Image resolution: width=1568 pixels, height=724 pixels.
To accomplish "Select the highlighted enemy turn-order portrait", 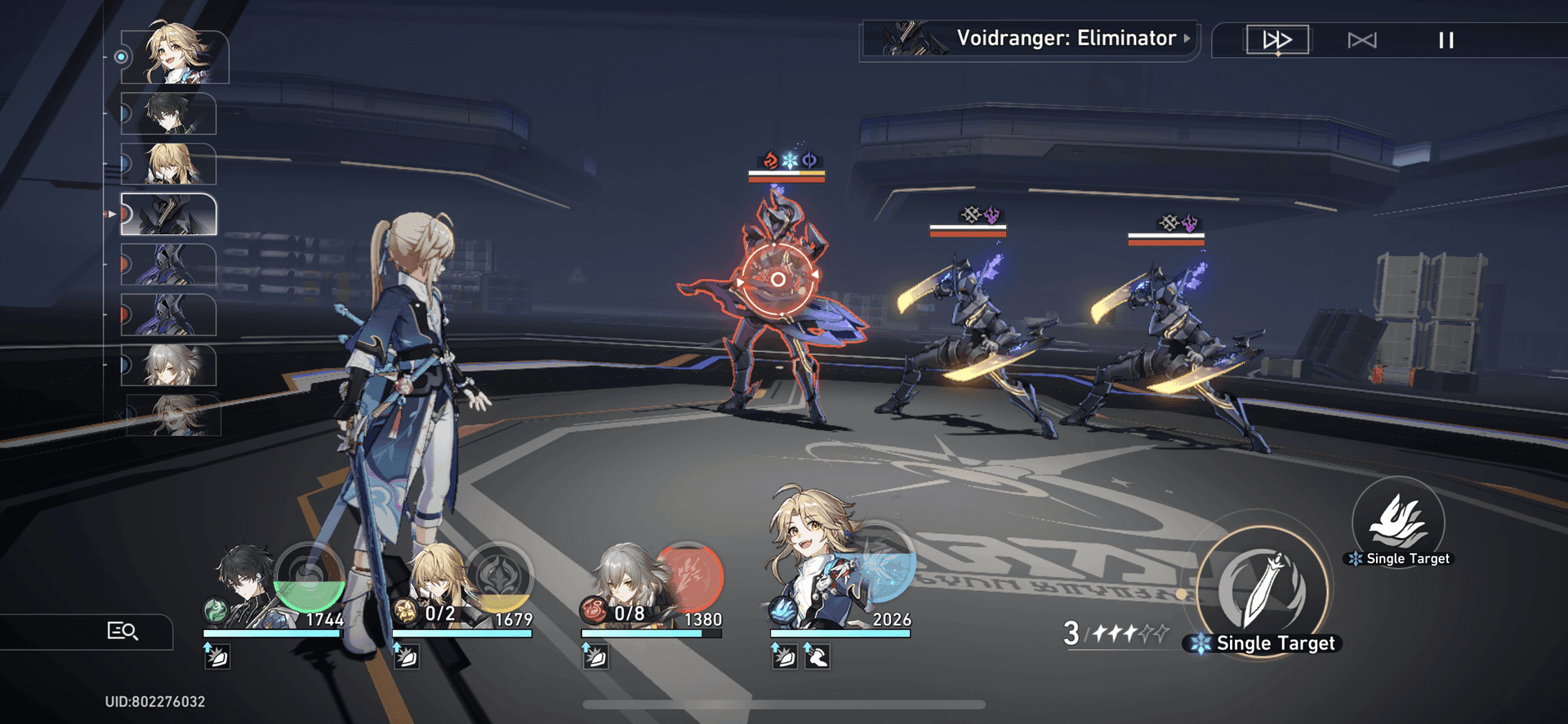I will 169,214.
